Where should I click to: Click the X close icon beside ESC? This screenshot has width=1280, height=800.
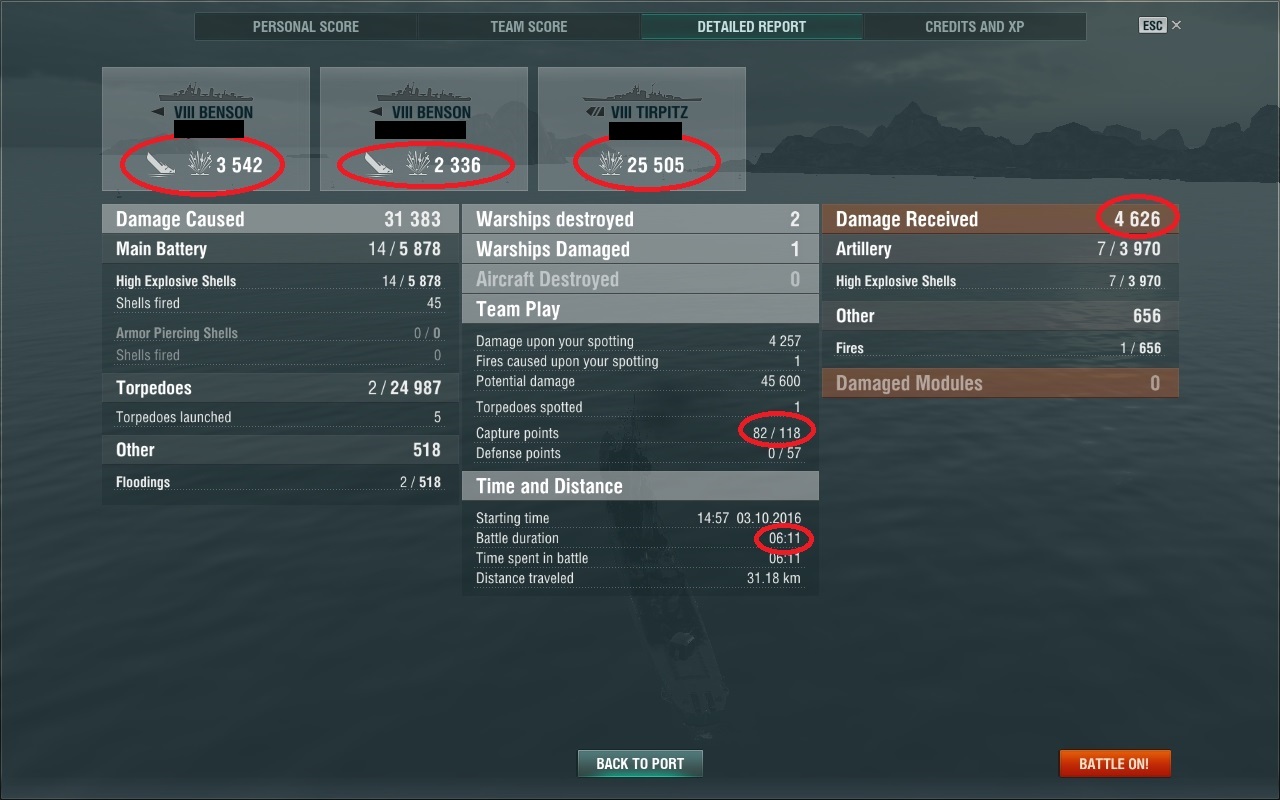coord(1176,24)
